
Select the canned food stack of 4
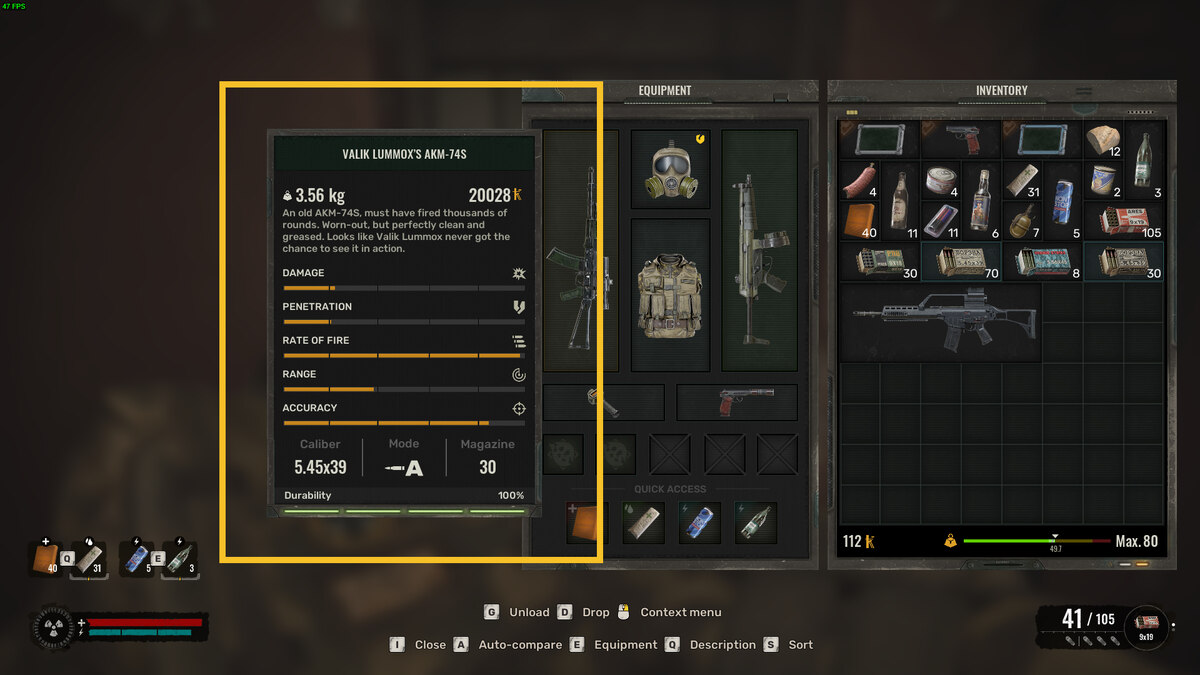click(x=940, y=181)
